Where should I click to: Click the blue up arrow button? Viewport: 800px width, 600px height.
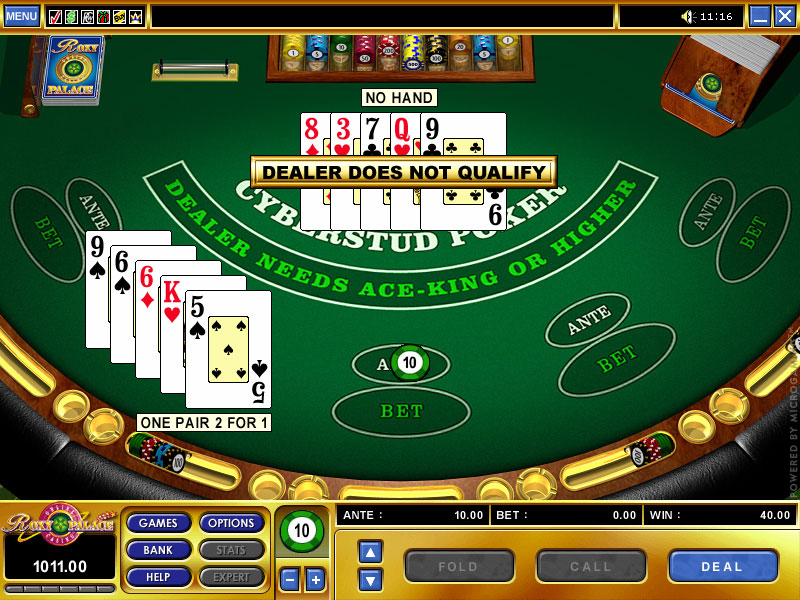pyautogui.click(x=370, y=551)
